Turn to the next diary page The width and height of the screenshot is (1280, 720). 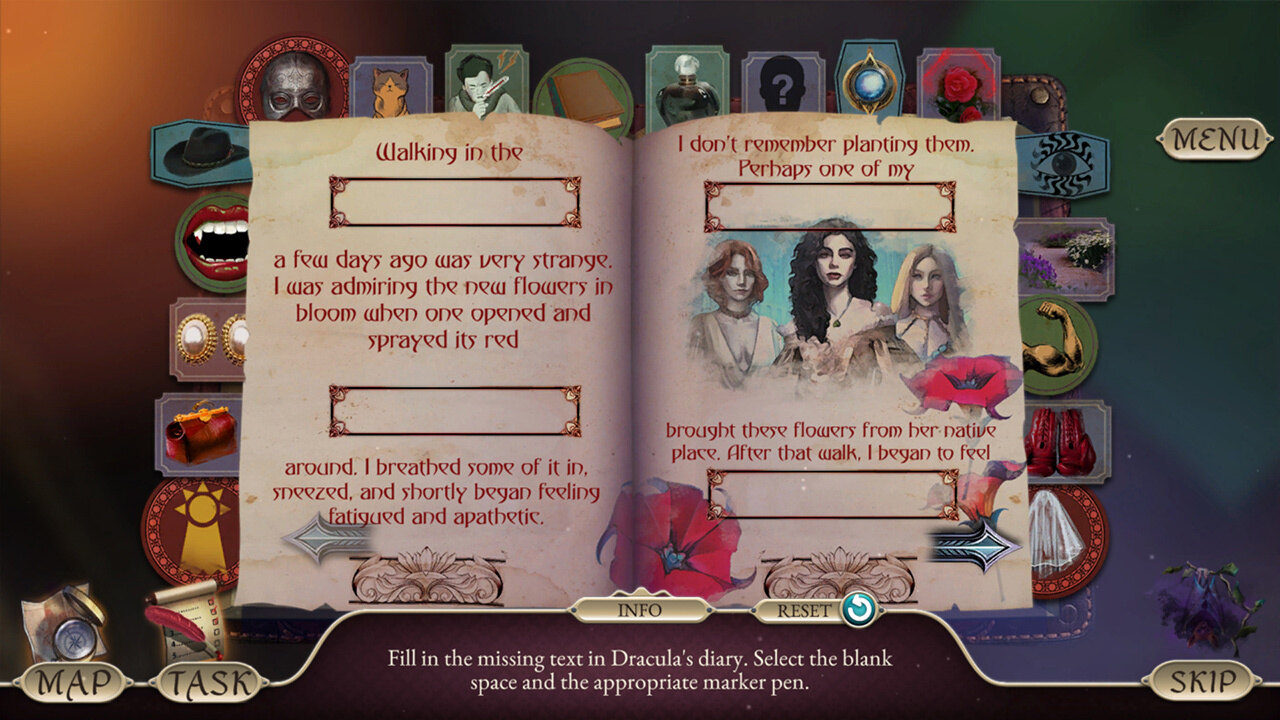tap(974, 544)
